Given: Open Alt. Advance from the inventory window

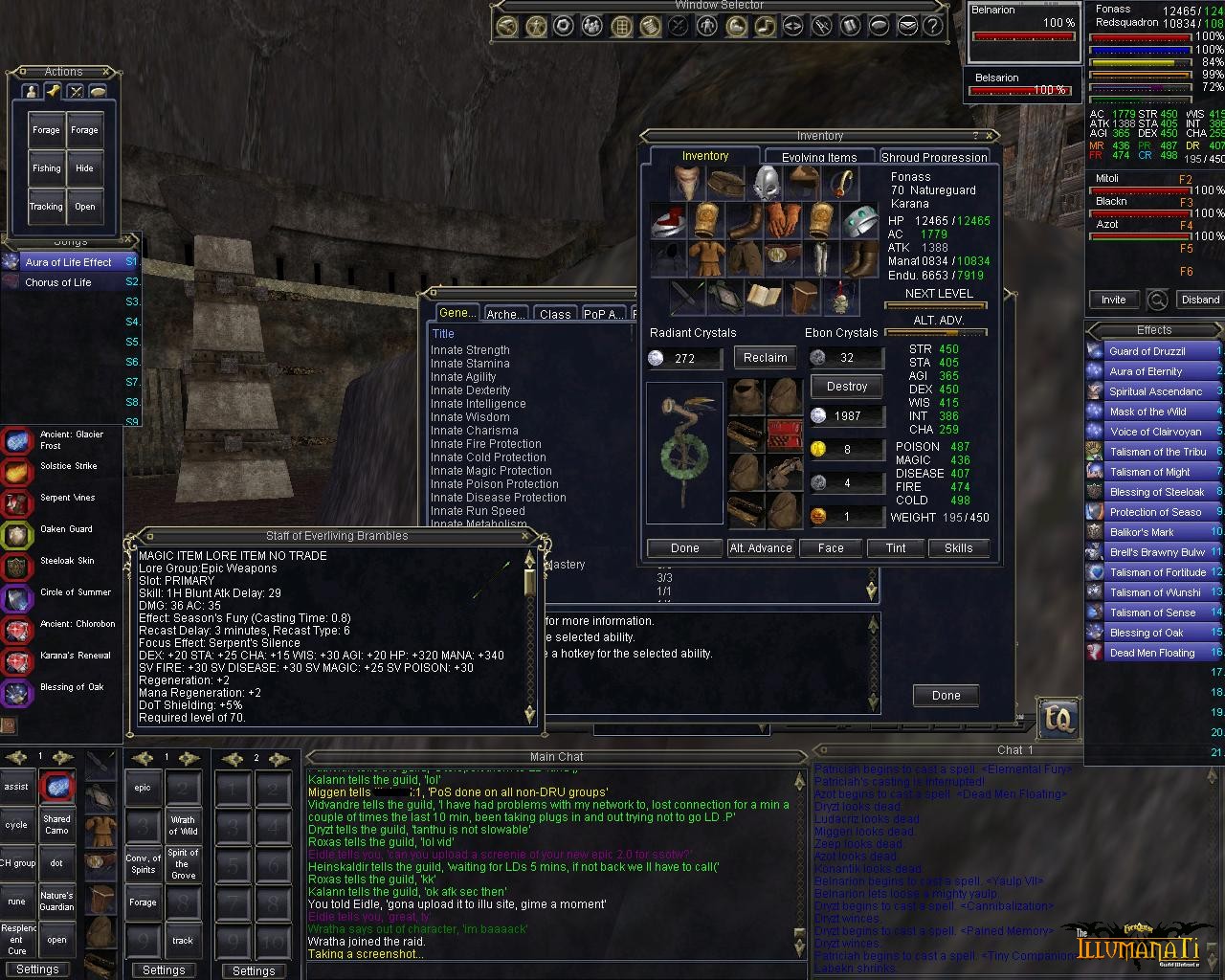Looking at the screenshot, I should pyautogui.click(x=761, y=548).
